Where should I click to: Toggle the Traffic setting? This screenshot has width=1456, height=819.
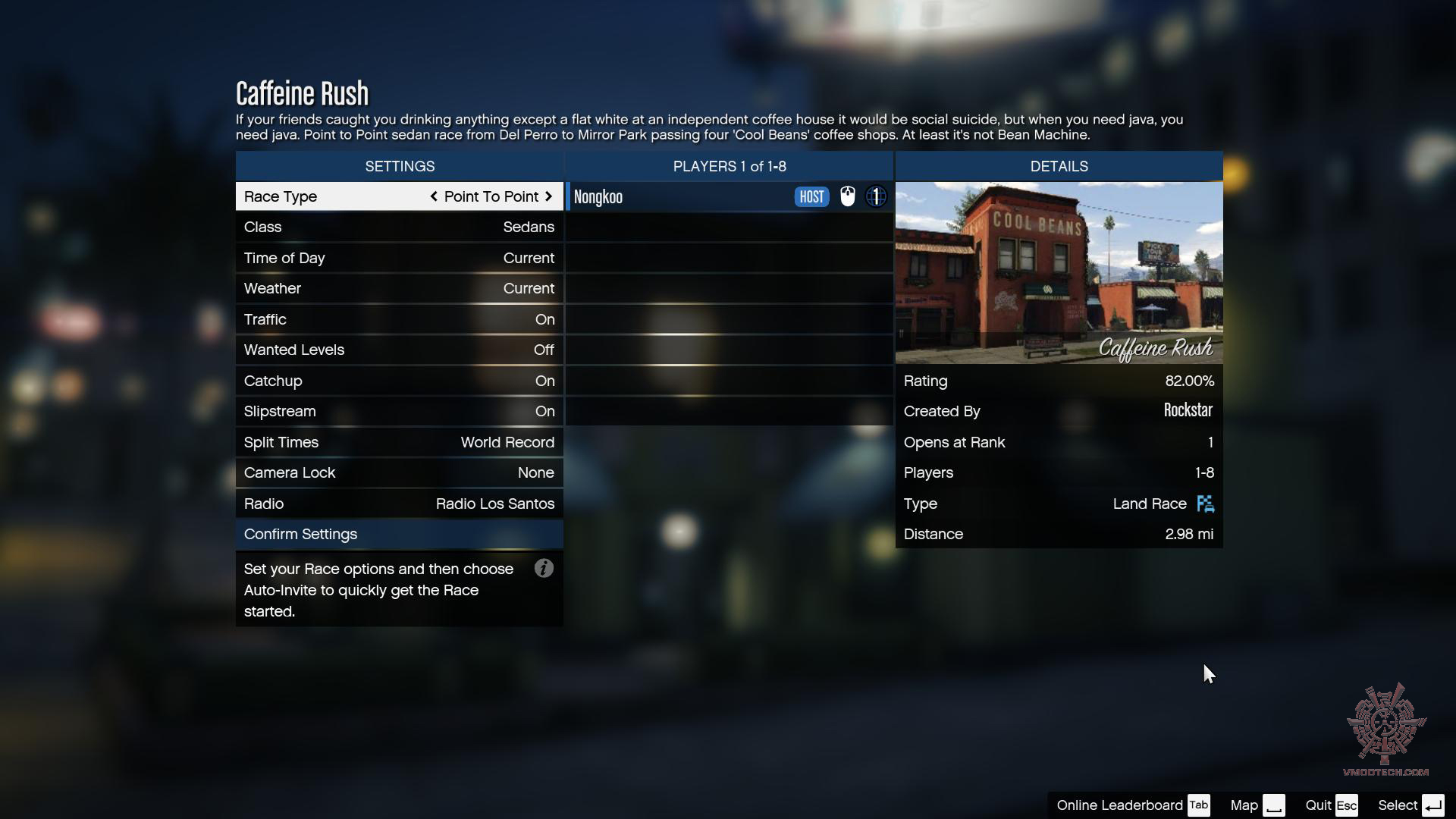399,319
